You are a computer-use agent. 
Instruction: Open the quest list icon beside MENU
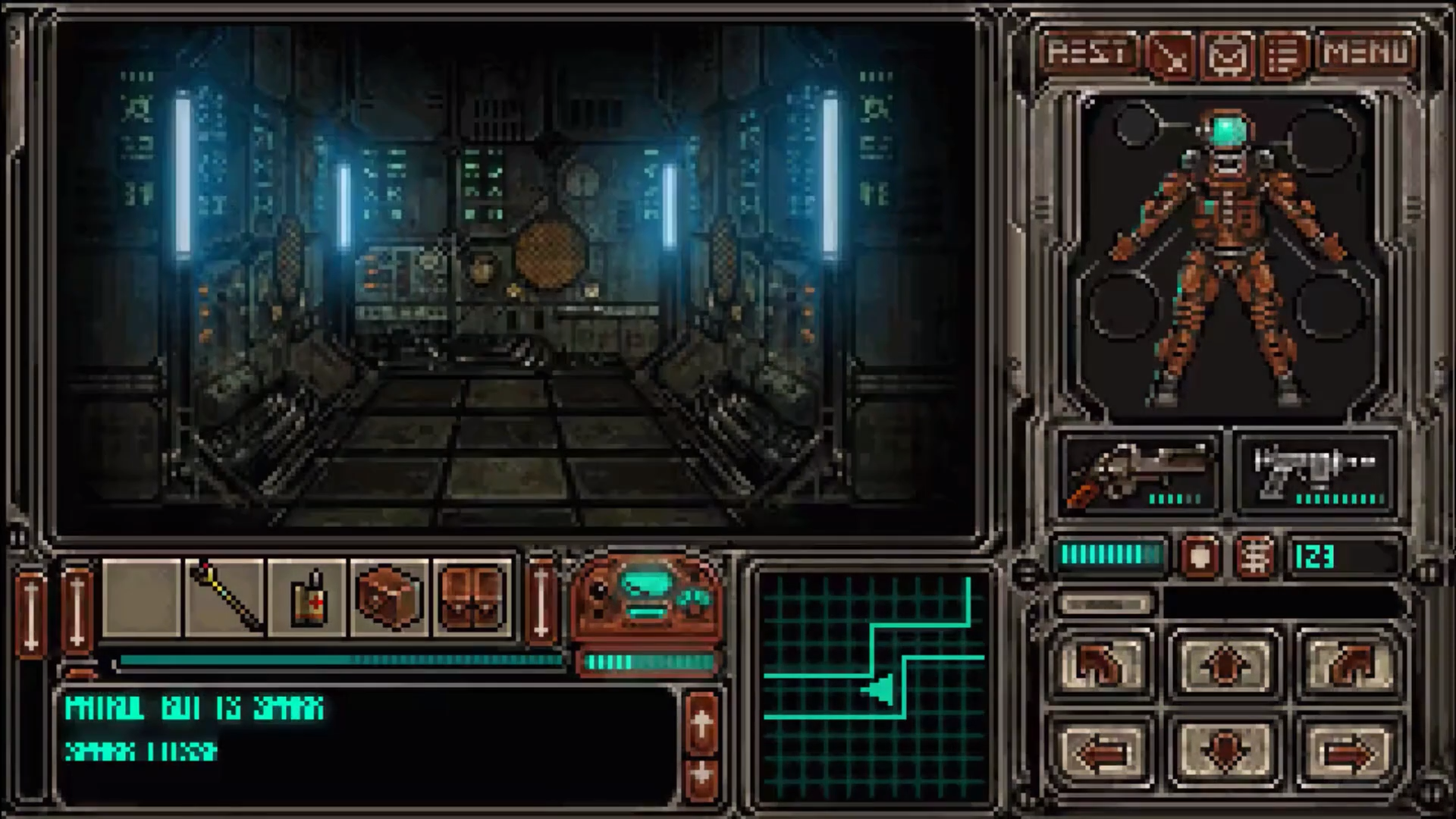(1283, 54)
